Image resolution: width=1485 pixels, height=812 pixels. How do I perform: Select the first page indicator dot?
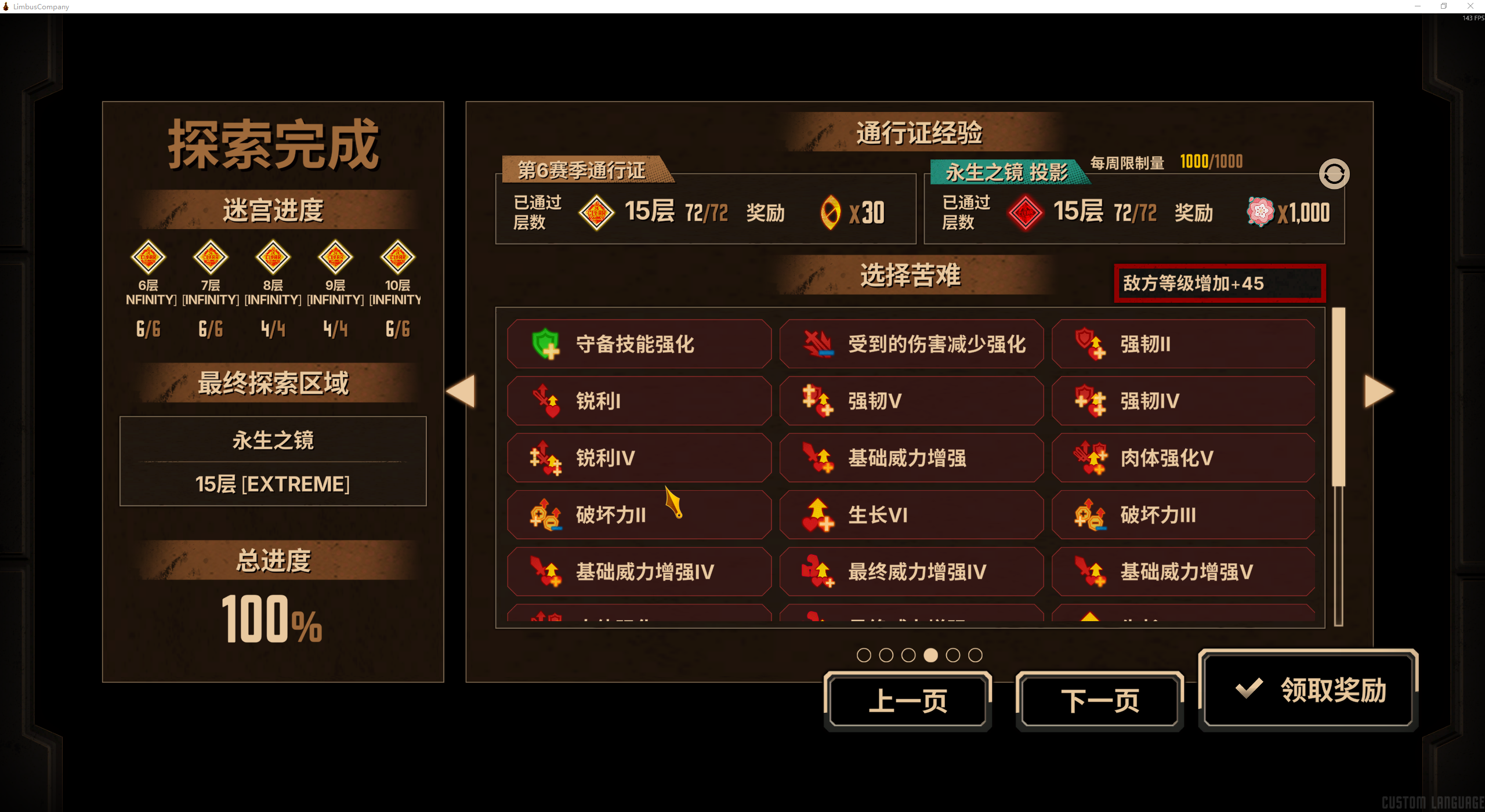pos(865,655)
